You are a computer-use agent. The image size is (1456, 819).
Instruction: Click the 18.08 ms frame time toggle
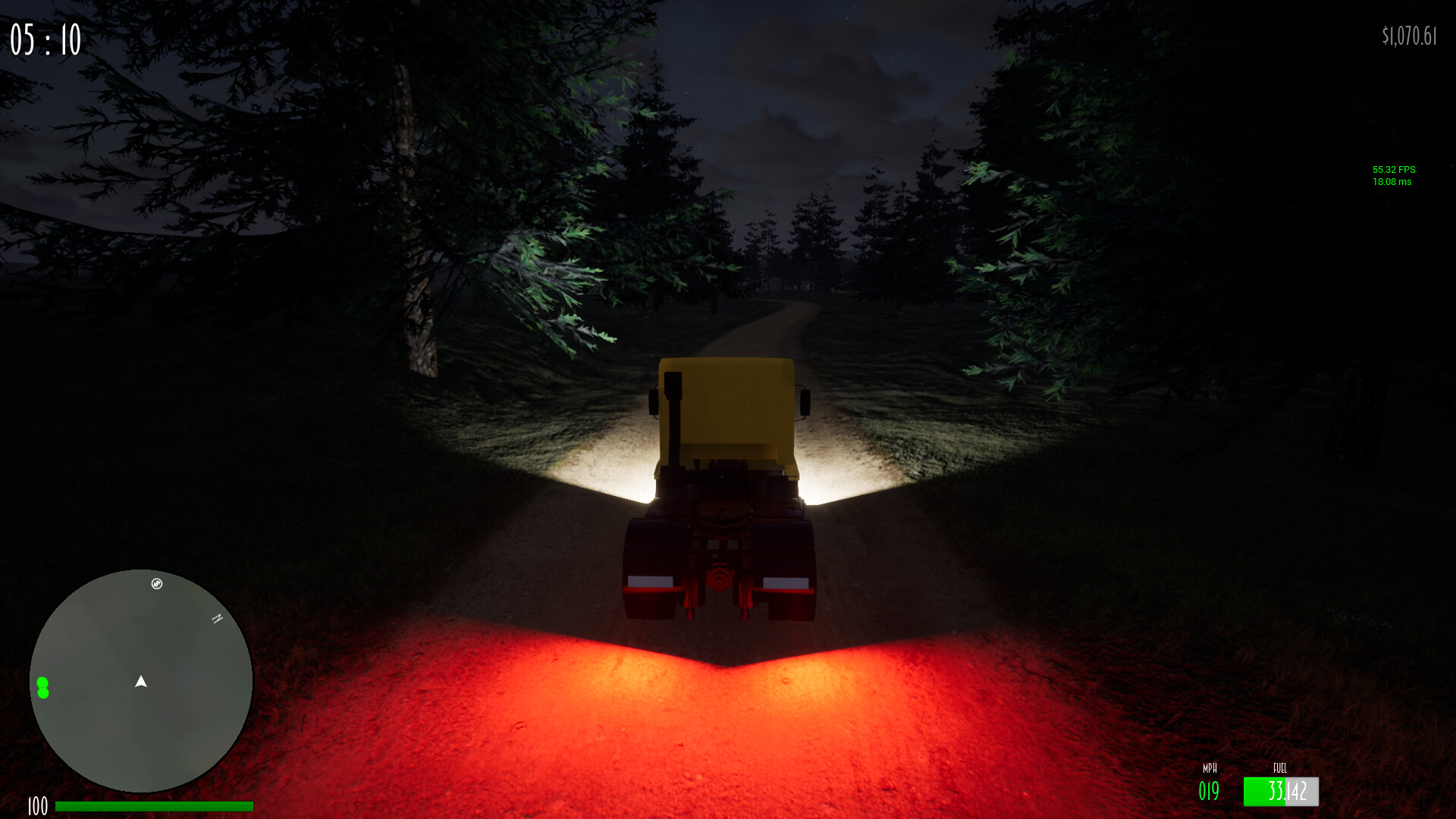(x=1394, y=183)
